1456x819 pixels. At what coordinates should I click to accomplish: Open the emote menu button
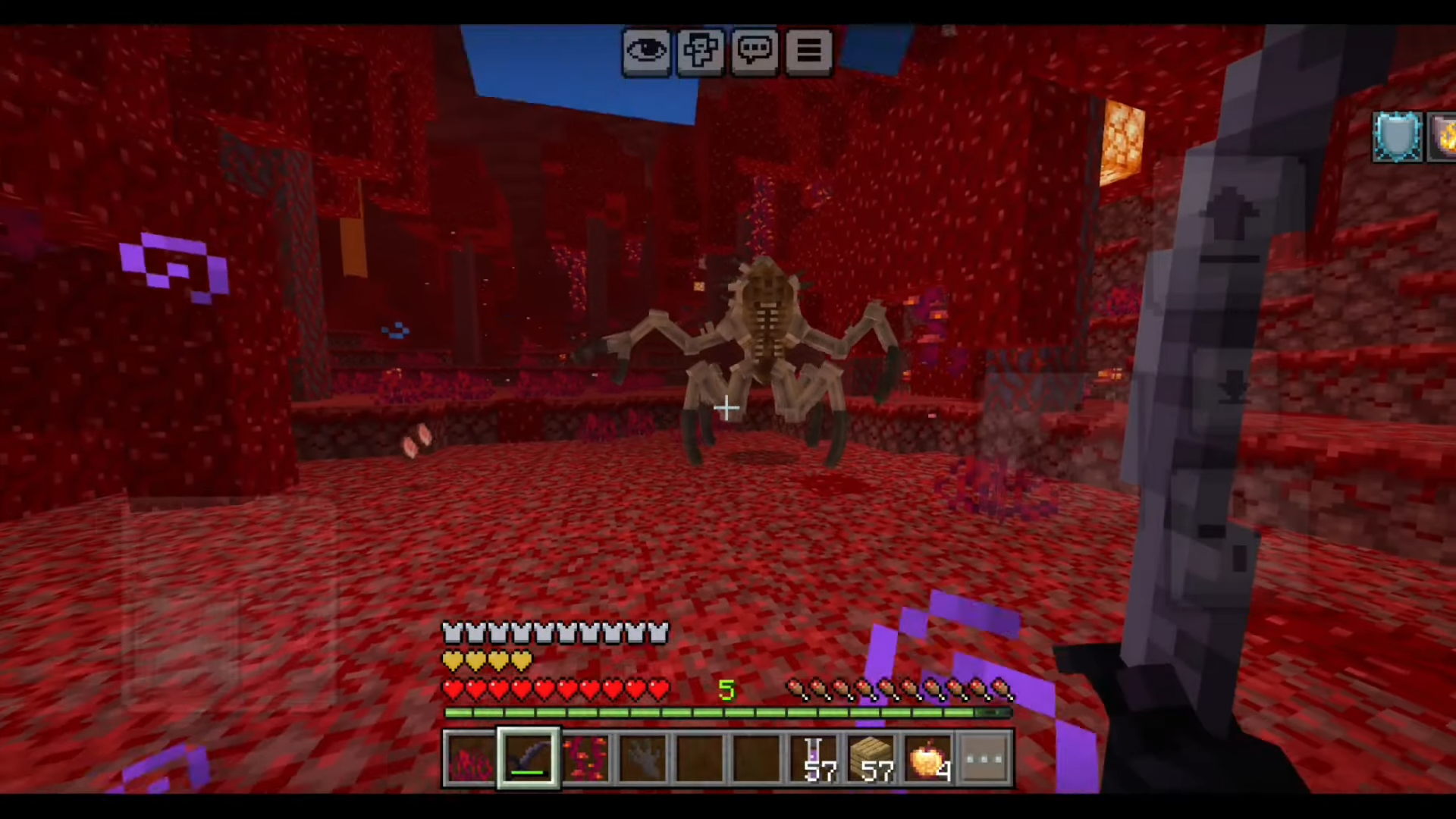click(x=700, y=52)
